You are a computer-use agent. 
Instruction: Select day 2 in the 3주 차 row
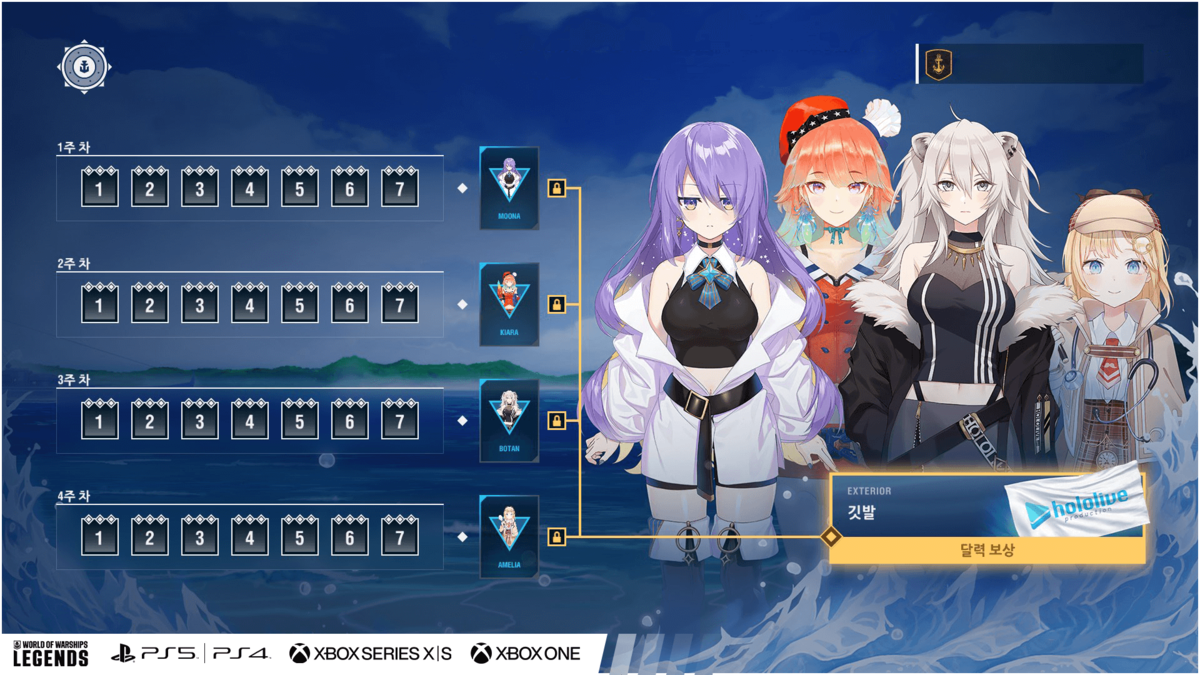150,421
